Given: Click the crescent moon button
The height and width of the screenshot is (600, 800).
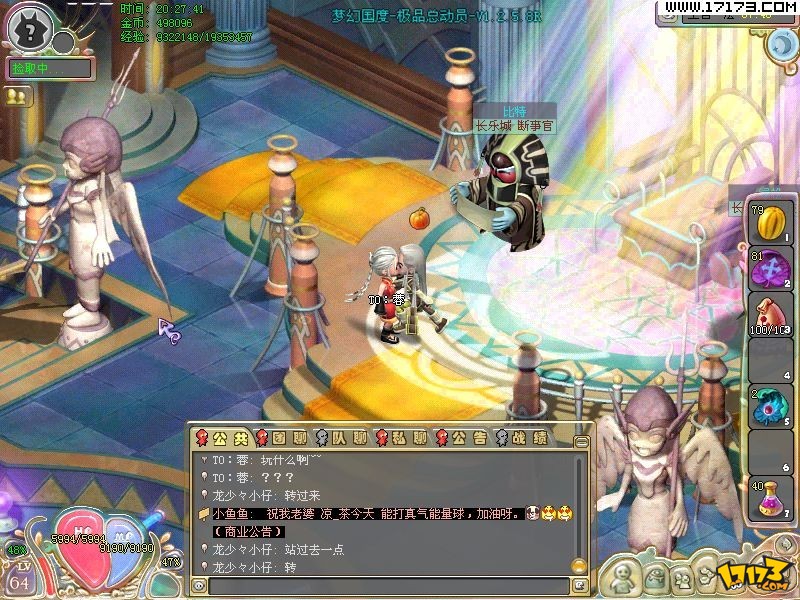Looking at the screenshot, I should [780, 45].
